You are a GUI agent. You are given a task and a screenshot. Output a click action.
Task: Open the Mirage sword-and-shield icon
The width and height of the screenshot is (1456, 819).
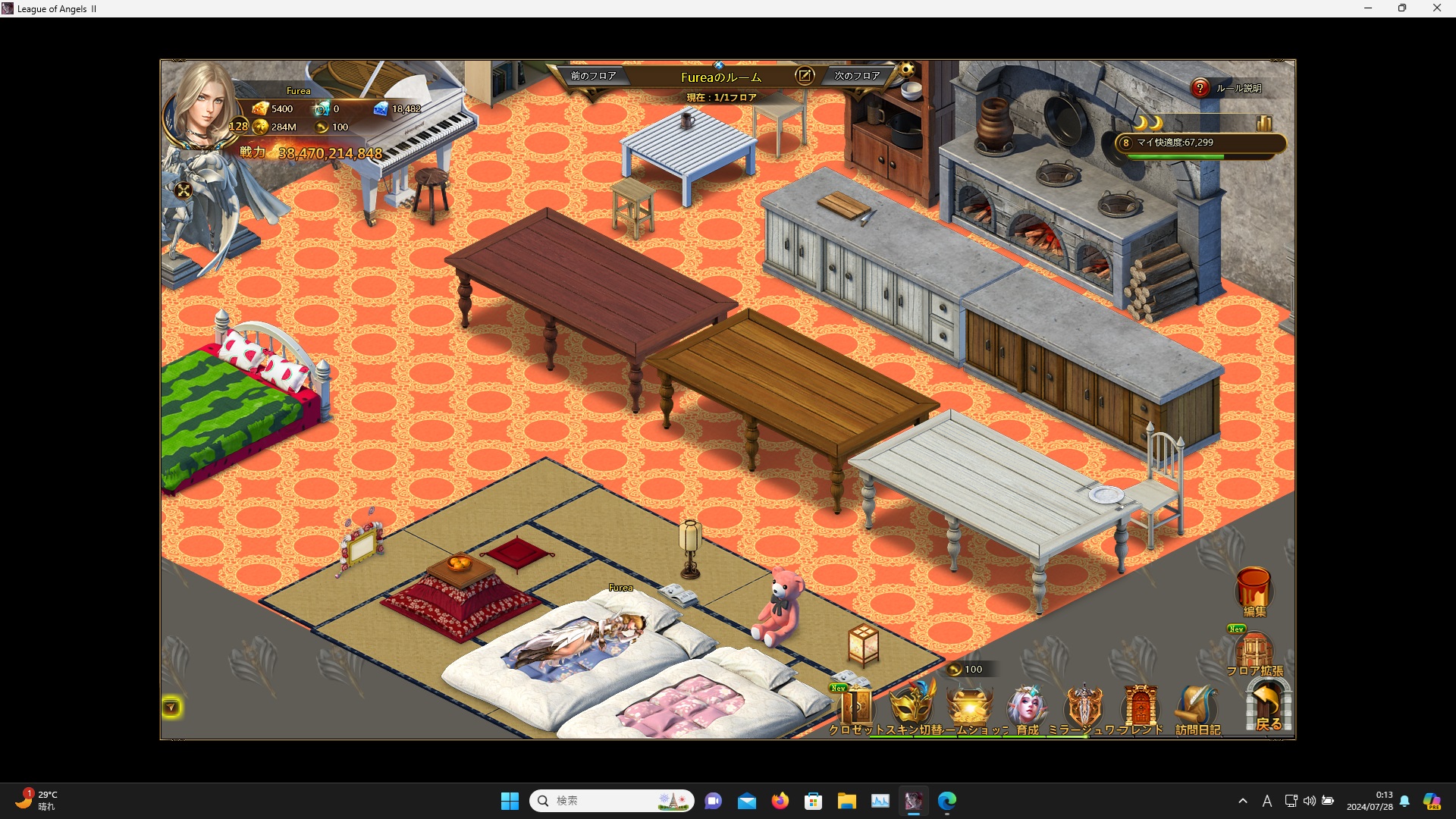(x=1084, y=705)
